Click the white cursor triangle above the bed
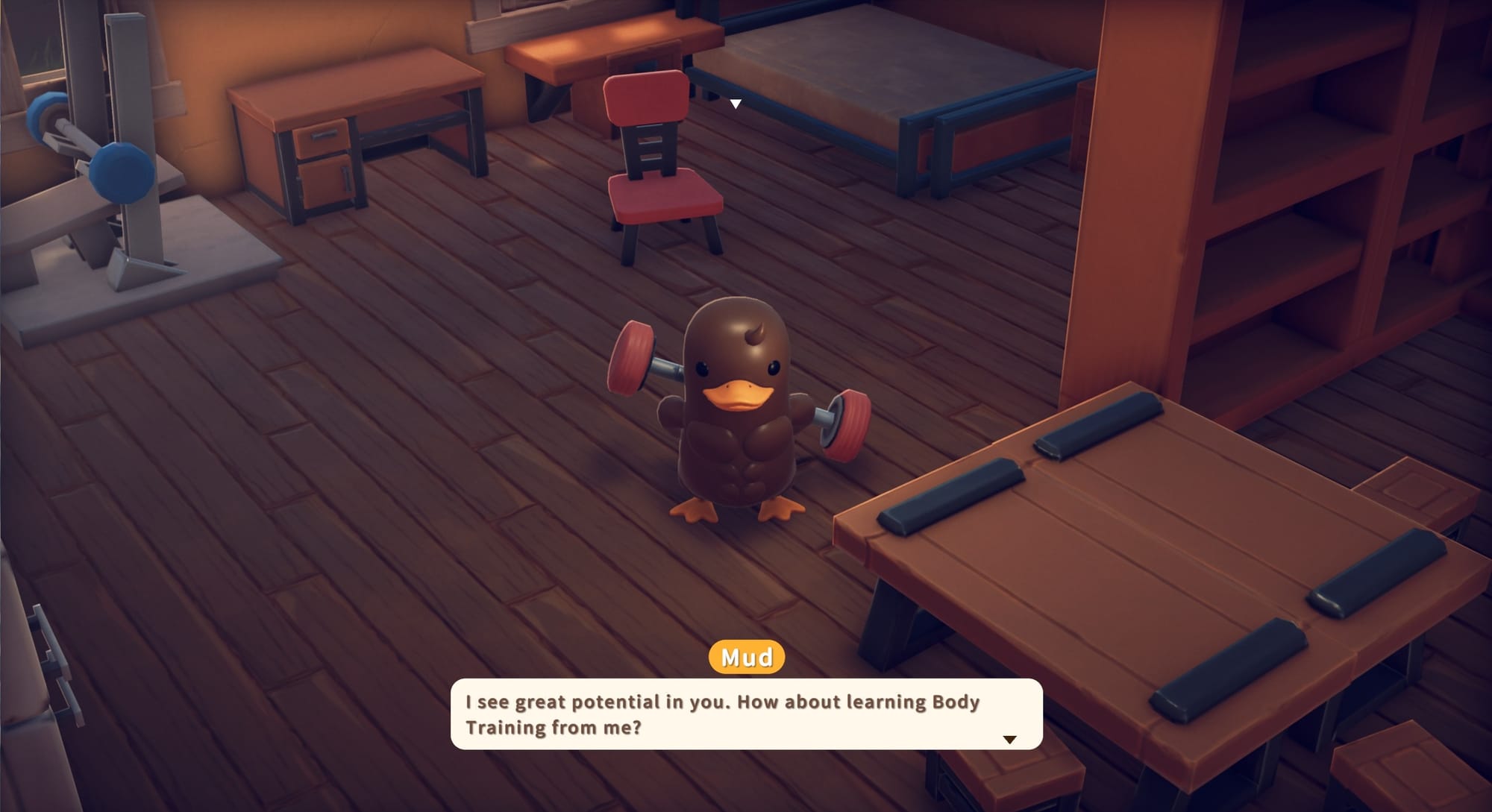This screenshot has width=1492, height=812. pyautogui.click(x=735, y=104)
